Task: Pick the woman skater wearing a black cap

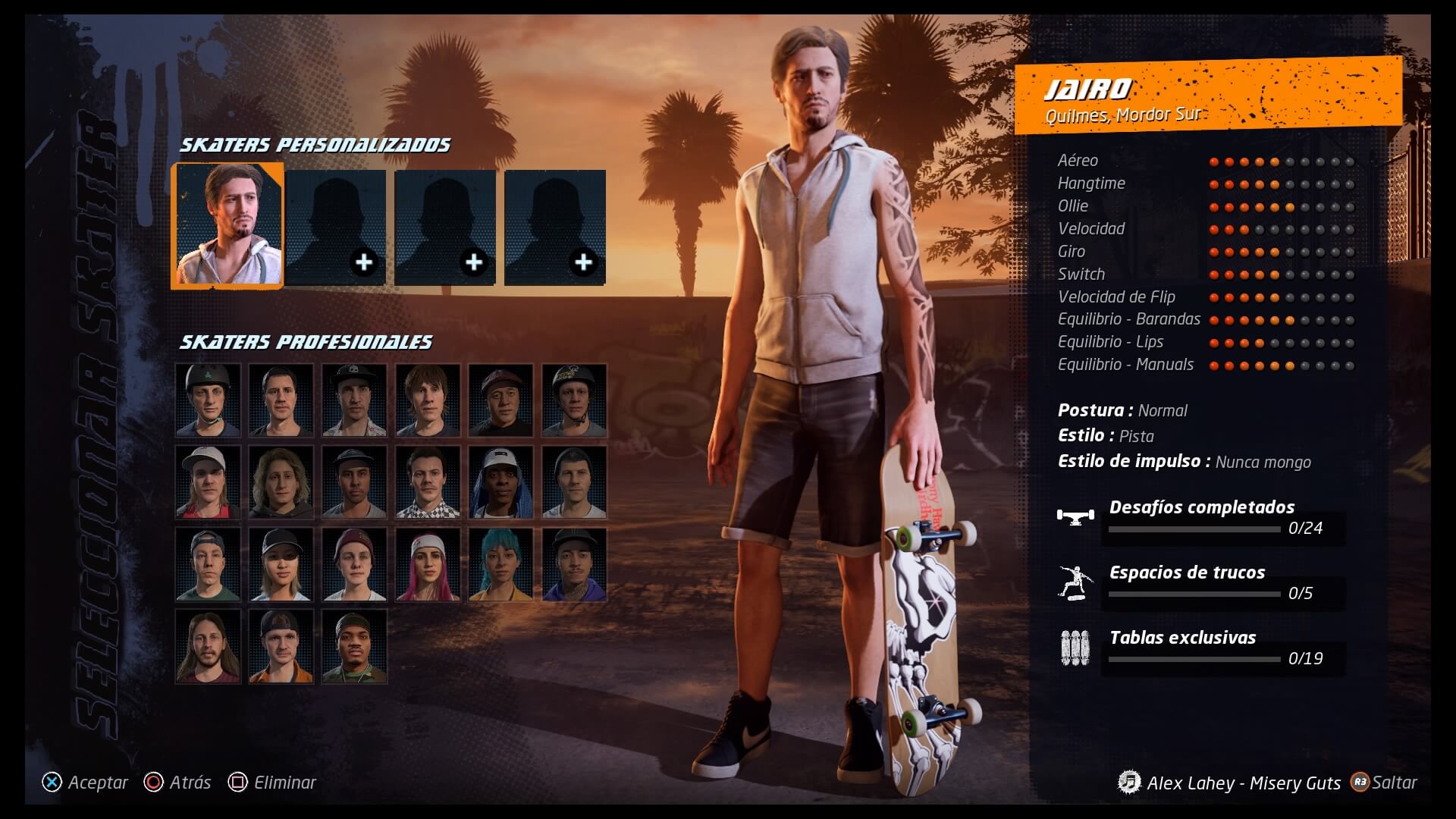Action: [281, 564]
